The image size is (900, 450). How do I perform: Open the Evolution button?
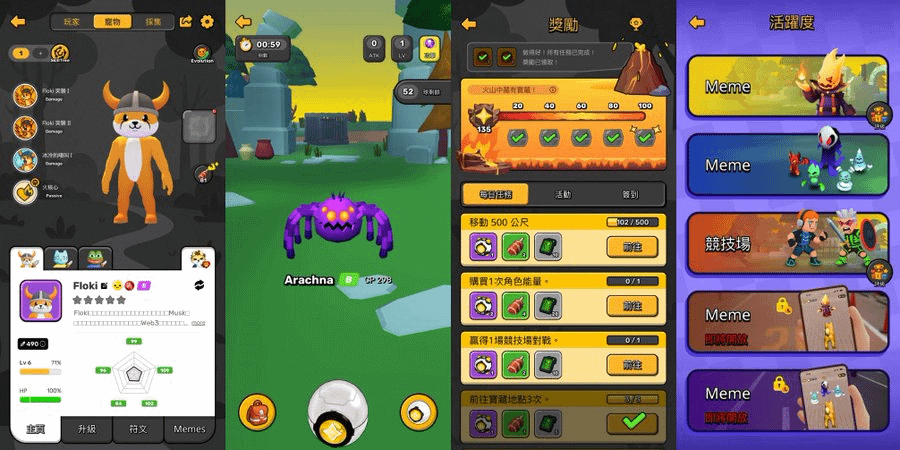point(201,54)
